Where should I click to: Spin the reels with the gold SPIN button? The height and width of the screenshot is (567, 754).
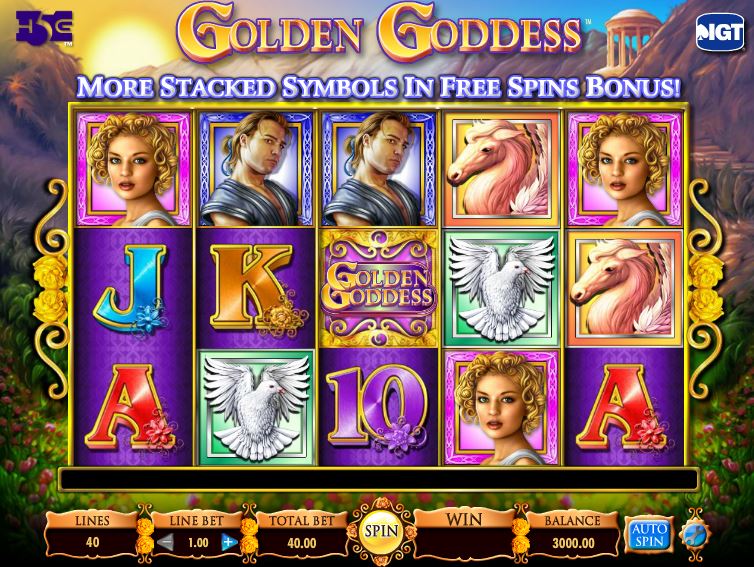(x=381, y=532)
